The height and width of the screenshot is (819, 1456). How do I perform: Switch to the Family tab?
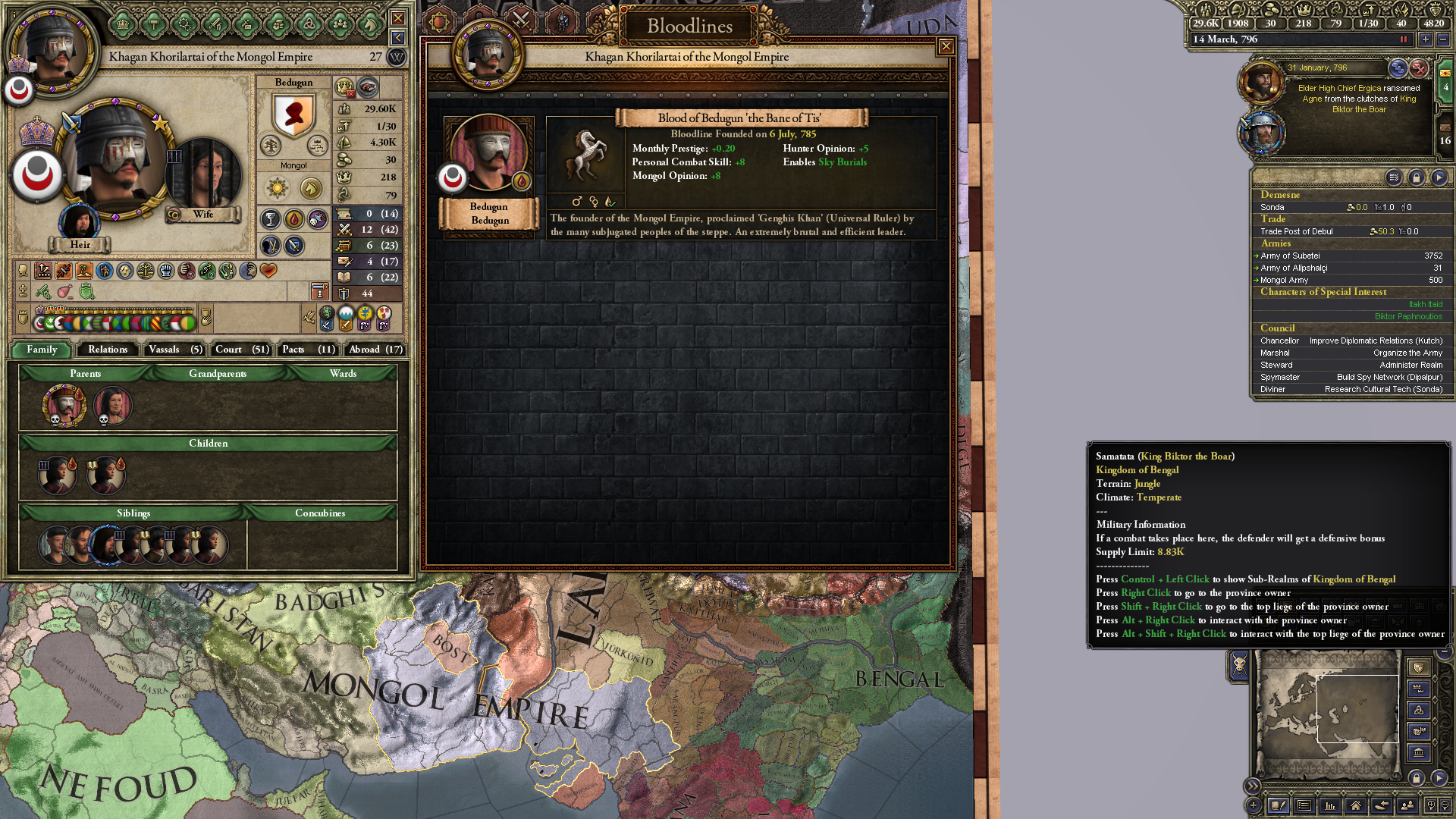[42, 350]
